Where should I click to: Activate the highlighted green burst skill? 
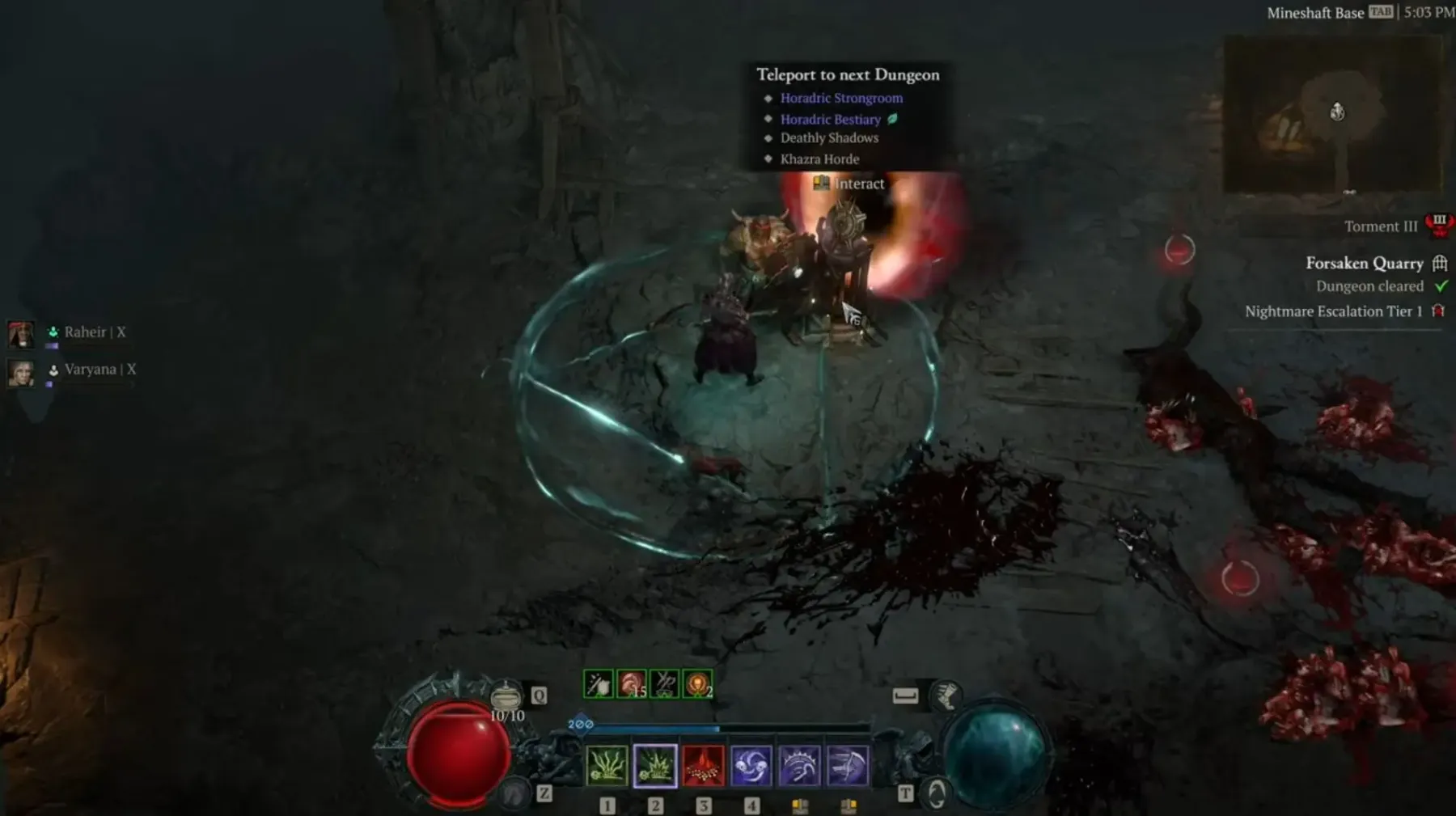(655, 766)
